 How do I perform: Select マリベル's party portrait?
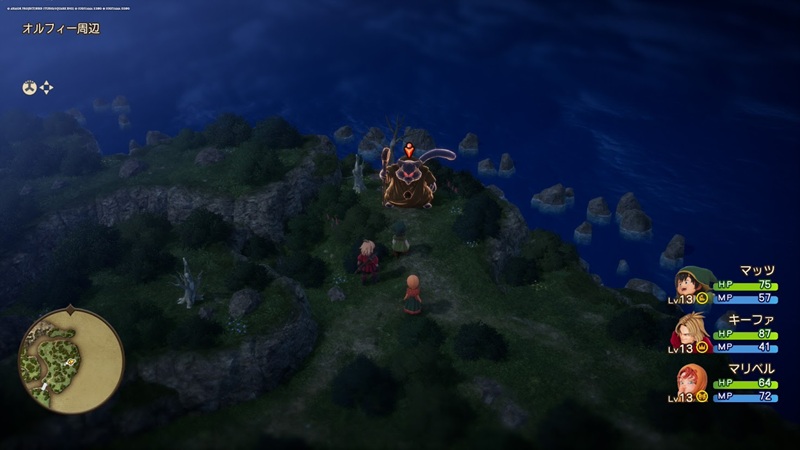[692, 381]
